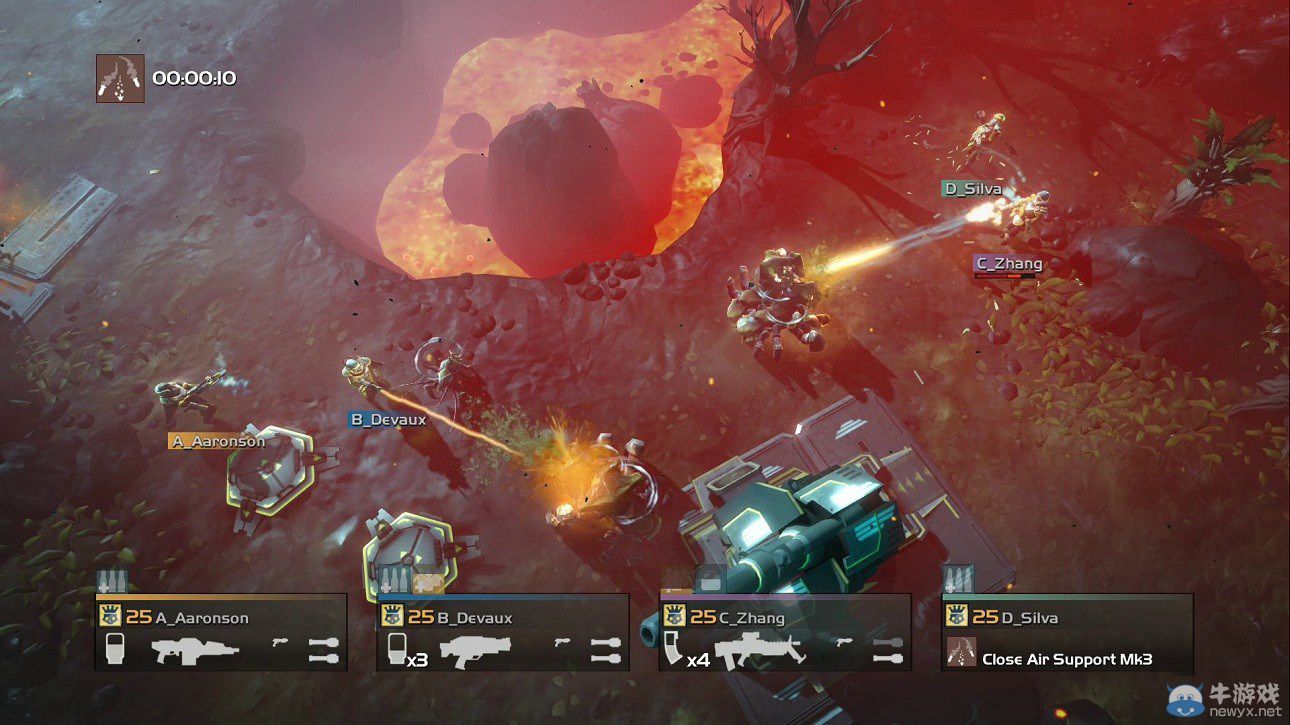
Task: Click the 00:00:10 mission timer
Action: click(x=196, y=77)
